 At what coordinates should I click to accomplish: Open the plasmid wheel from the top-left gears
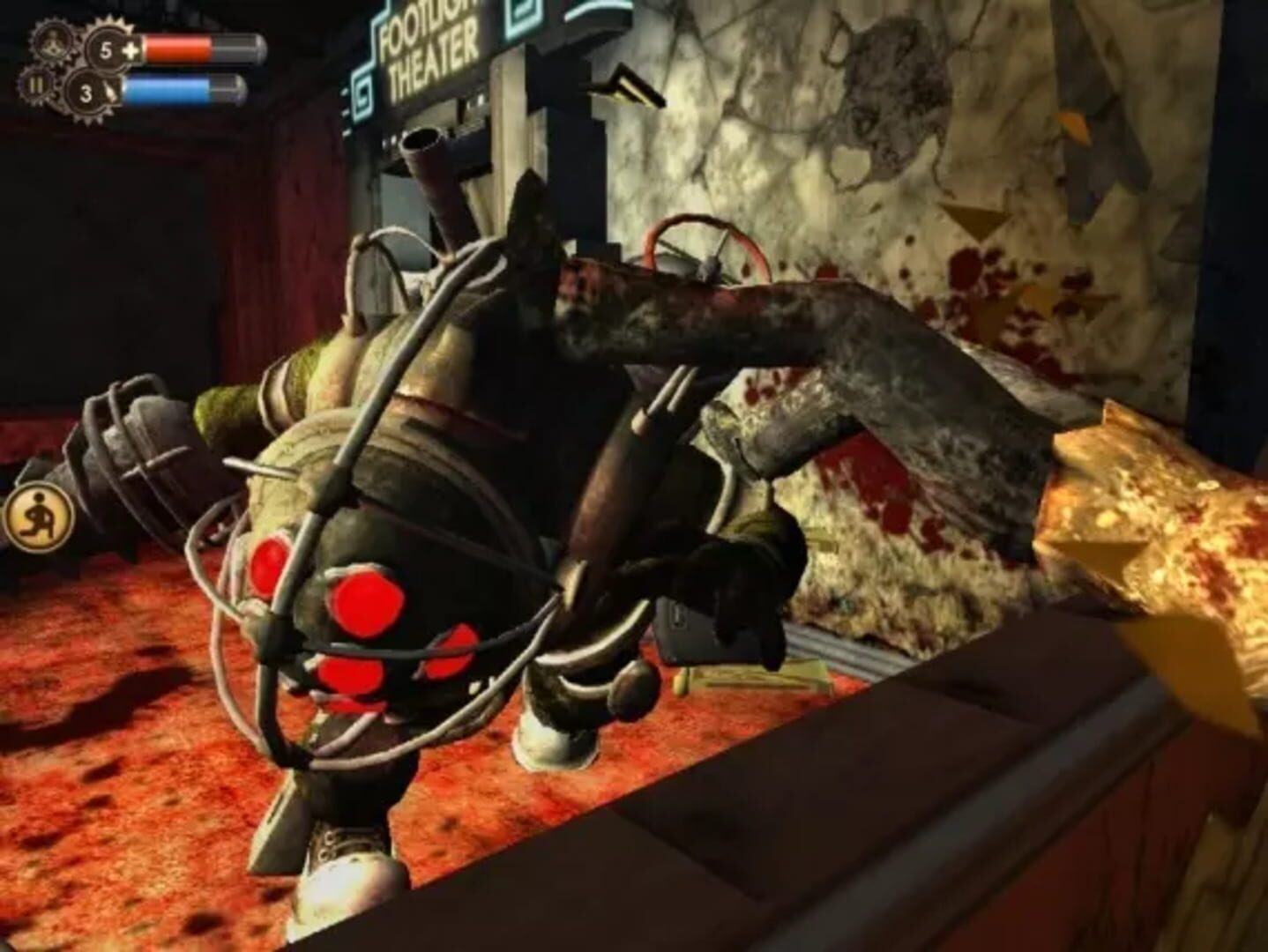coord(51,42)
